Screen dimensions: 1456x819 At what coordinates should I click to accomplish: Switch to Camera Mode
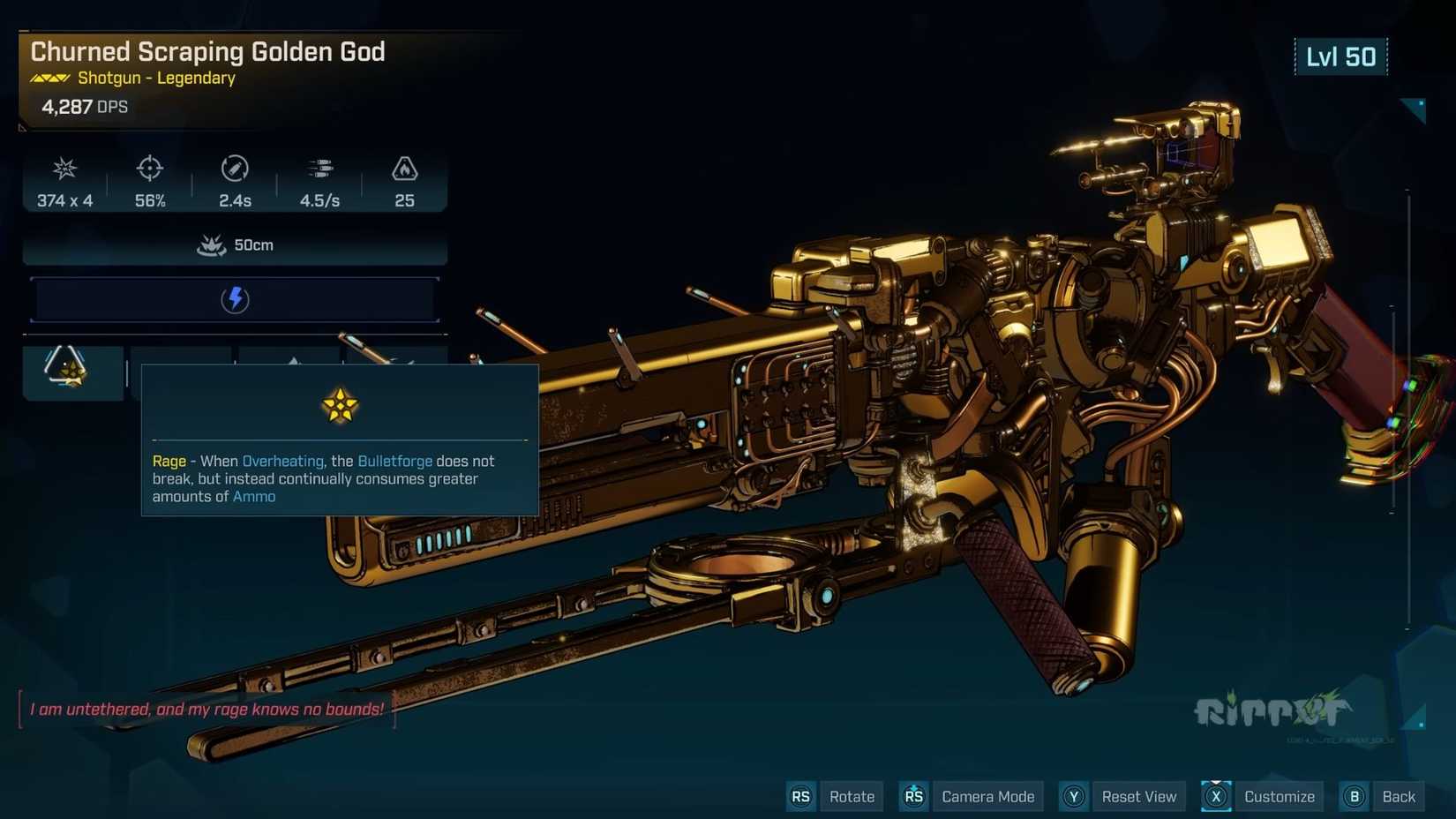coord(987,795)
